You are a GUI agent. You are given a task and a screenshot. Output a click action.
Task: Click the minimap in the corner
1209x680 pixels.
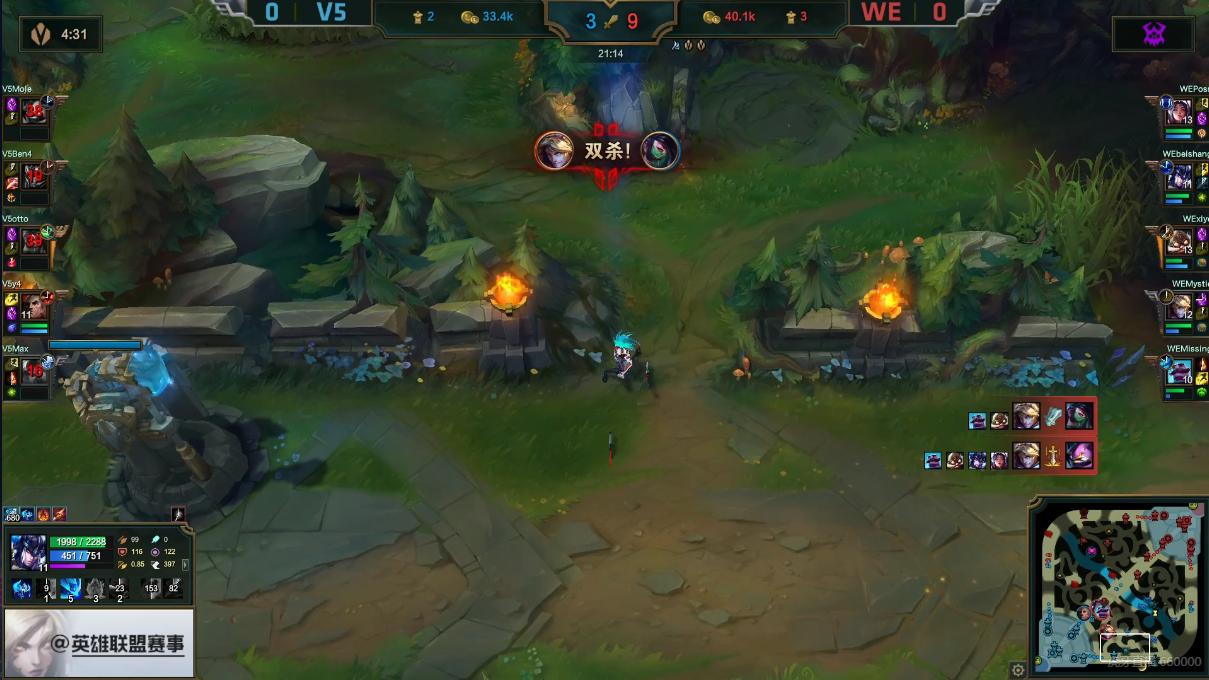click(x=1118, y=587)
